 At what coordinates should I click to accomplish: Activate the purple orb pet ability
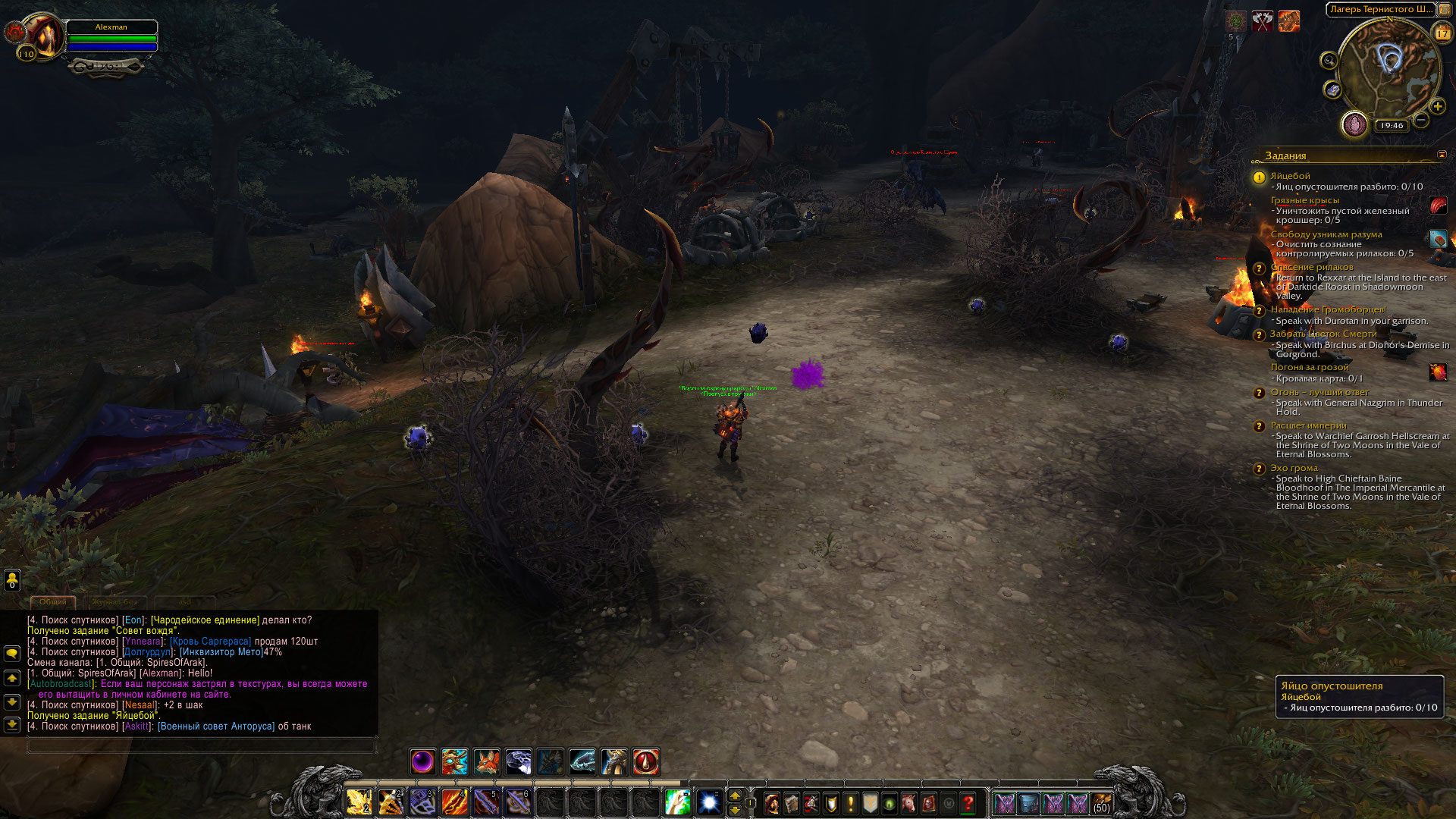click(x=422, y=761)
